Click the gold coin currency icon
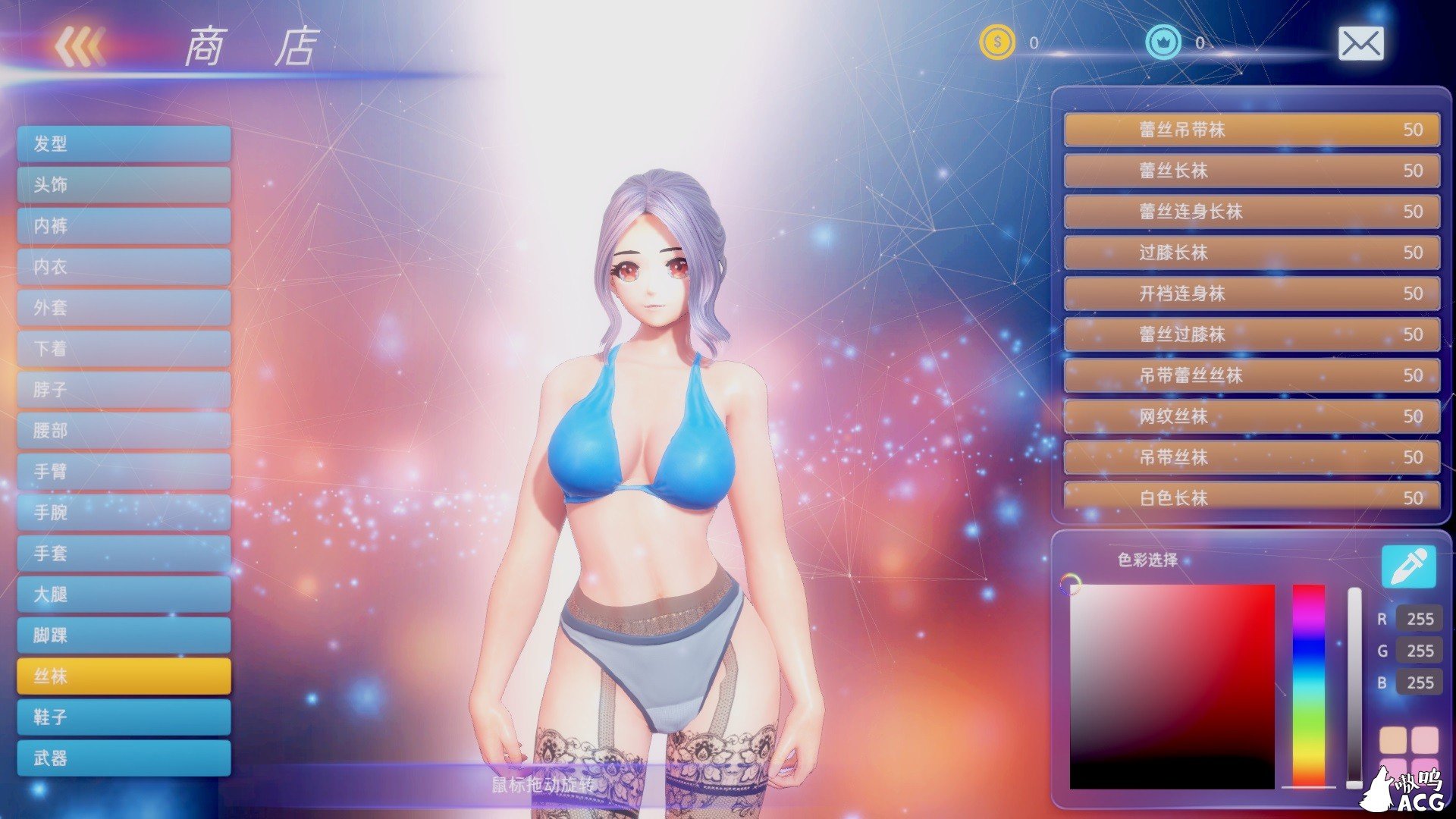Screen dimensions: 1456x819 (997, 43)
